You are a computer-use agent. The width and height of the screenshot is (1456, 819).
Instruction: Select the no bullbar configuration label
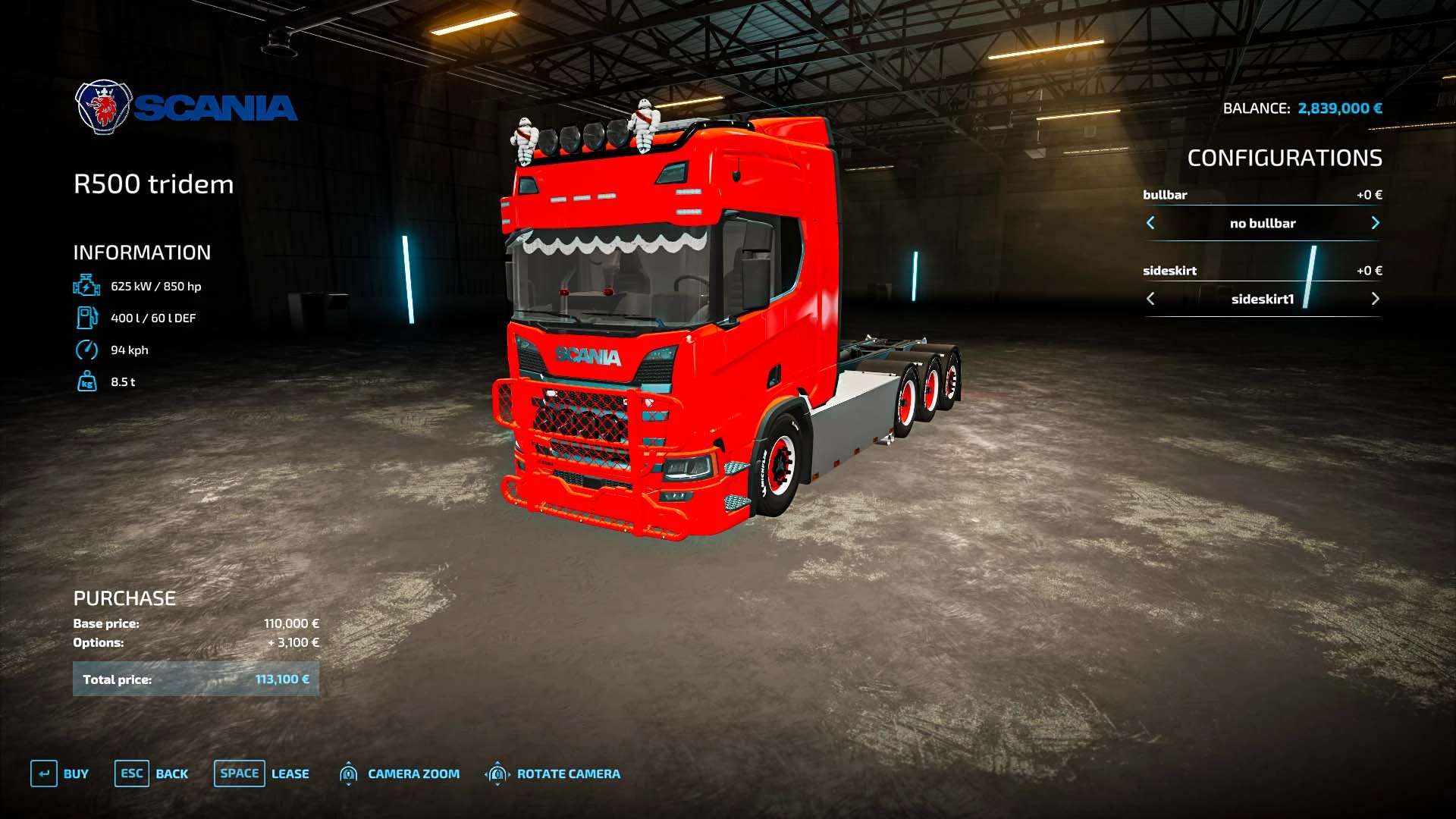point(1263,223)
